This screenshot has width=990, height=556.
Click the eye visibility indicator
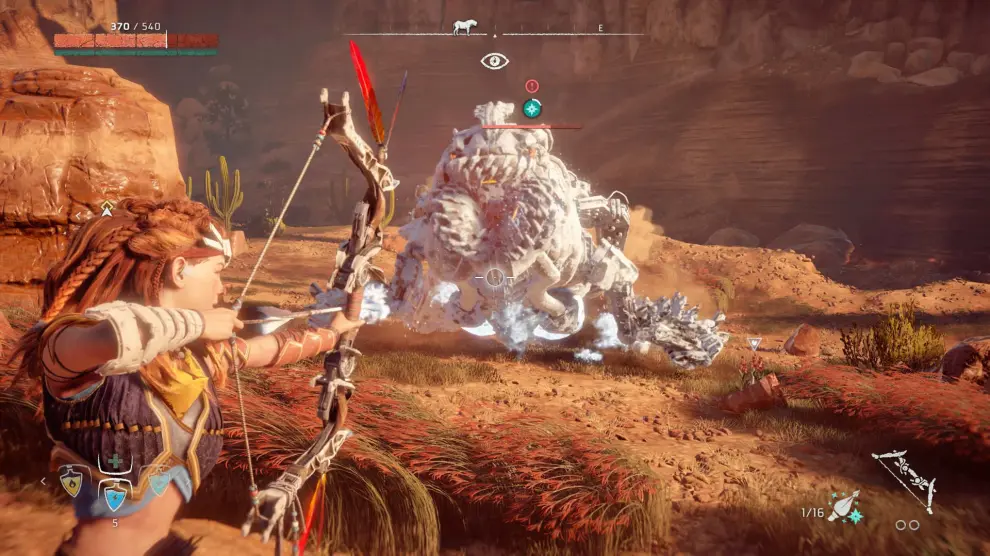(x=494, y=61)
